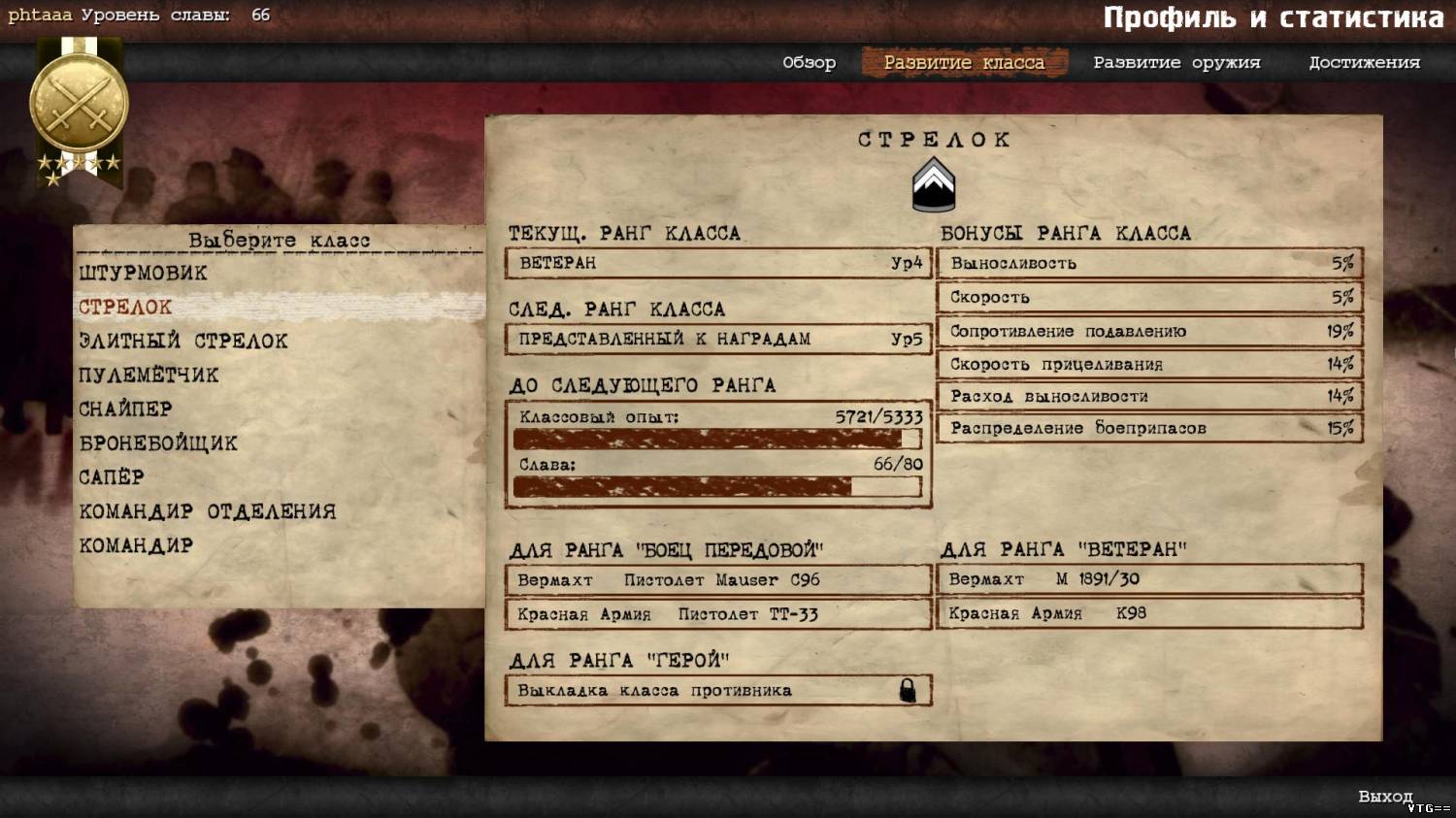Show the Развитие оружия tab
1456x818 pixels.
(x=1176, y=63)
